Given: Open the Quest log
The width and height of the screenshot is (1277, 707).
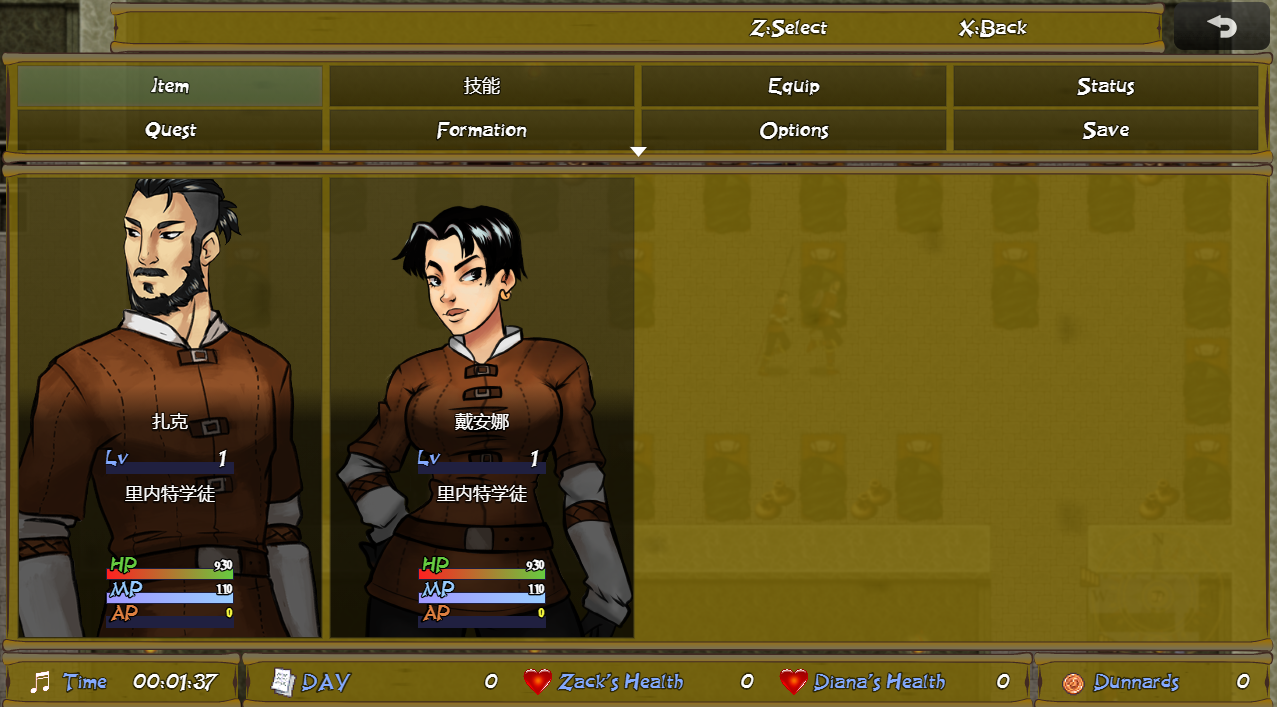Looking at the screenshot, I should pyautogui.click(x=170, y=130).
